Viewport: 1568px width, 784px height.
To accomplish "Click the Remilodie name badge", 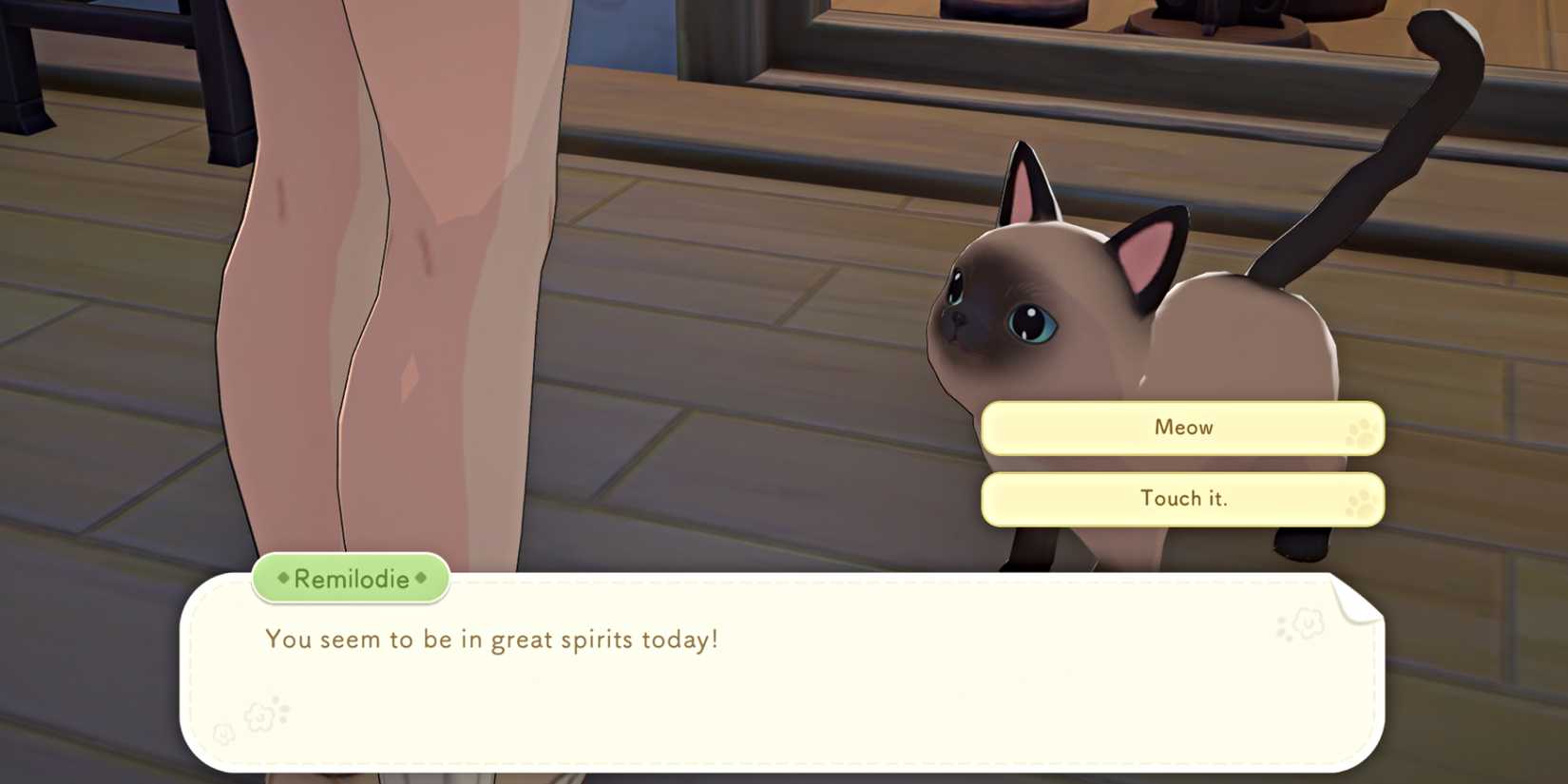I will pyautogui.click(x=350, y=579).
